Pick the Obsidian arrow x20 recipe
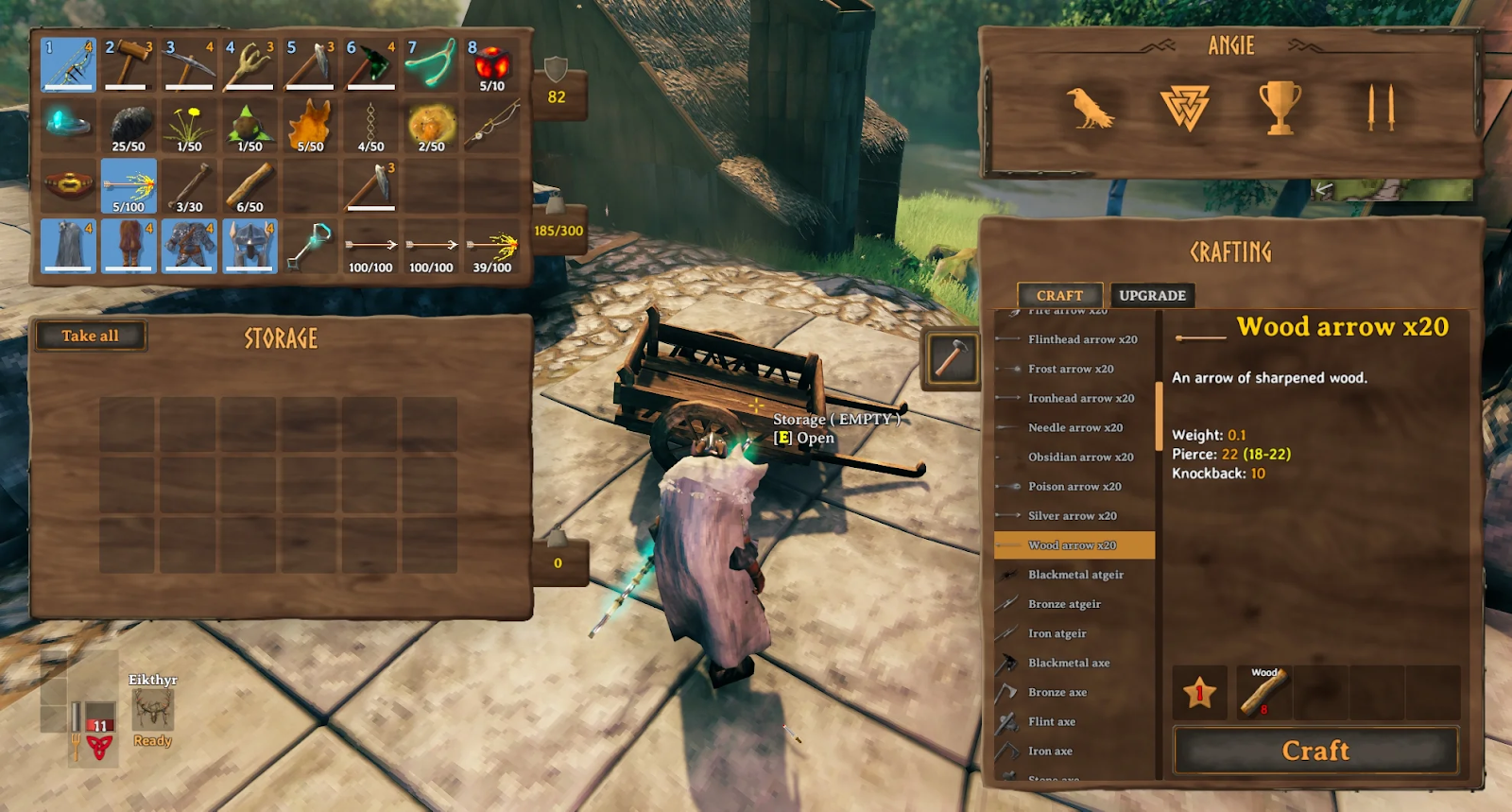Viewport: 1512px width, 812px height. [x=1080, y=458]
